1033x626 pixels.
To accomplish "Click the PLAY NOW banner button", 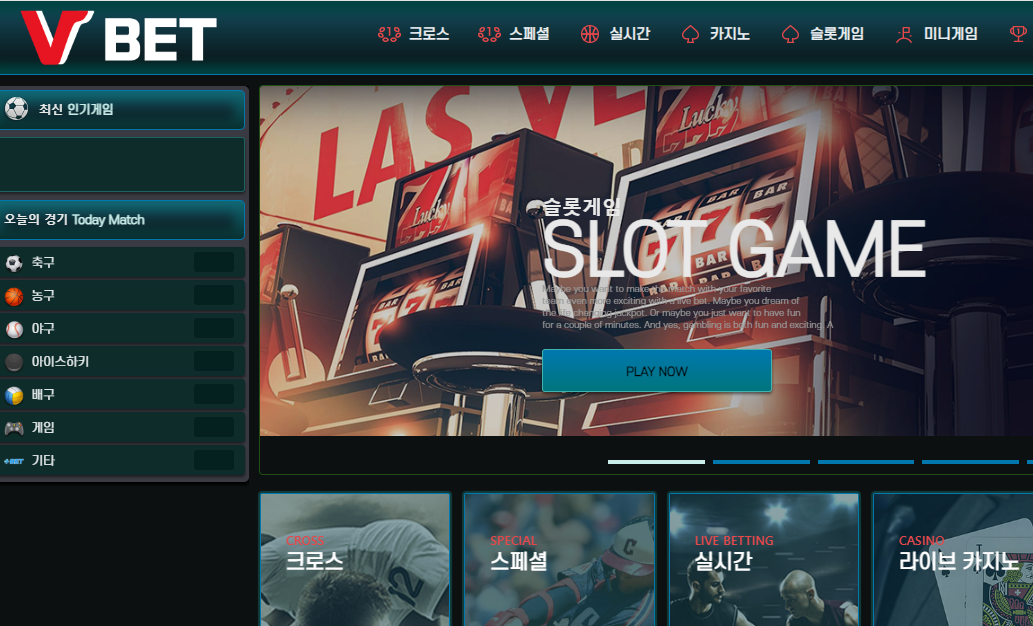I will pos(656,371).
